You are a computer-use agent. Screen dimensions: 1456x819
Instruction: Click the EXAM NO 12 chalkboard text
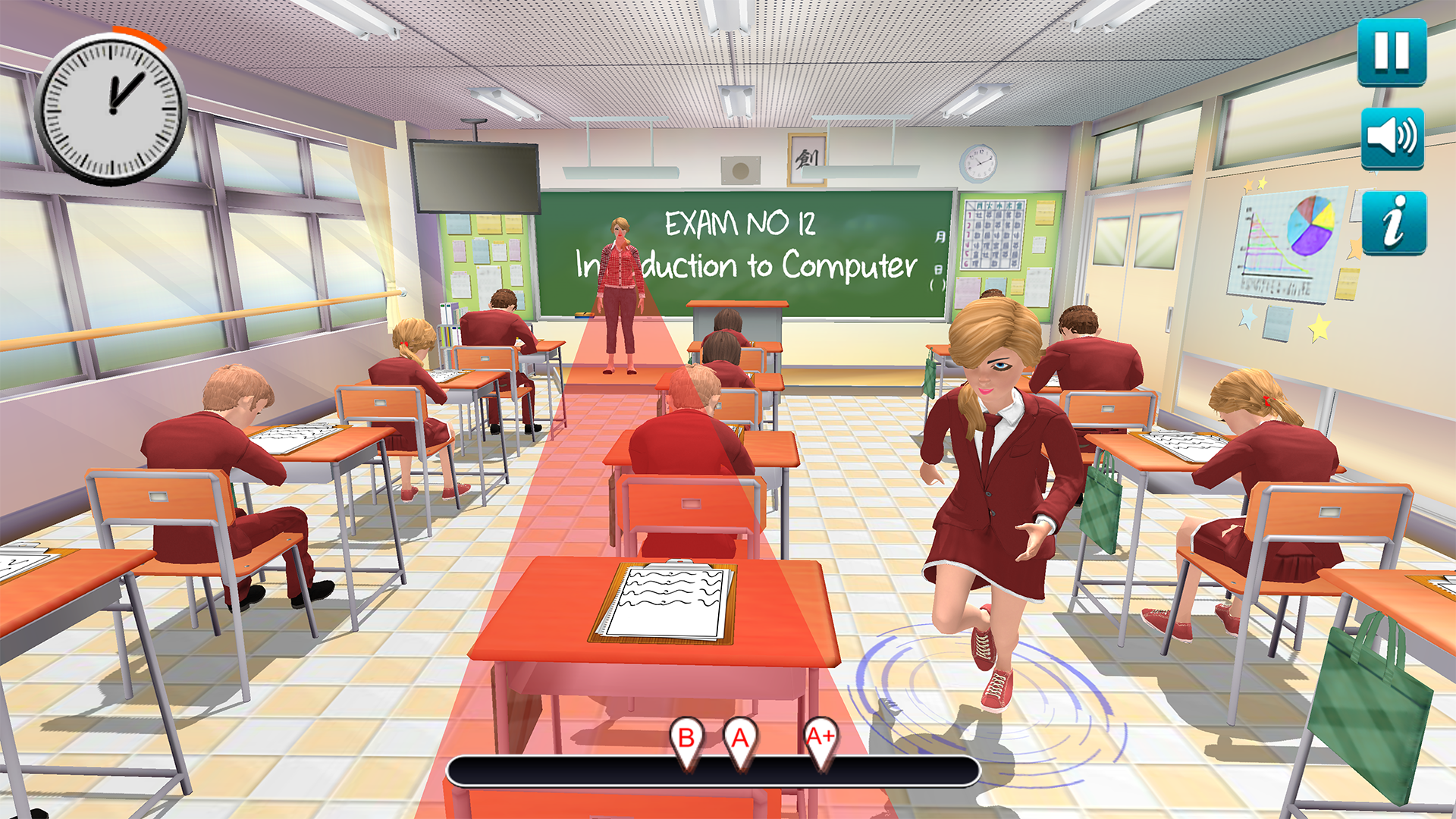[x=739, y=224]
